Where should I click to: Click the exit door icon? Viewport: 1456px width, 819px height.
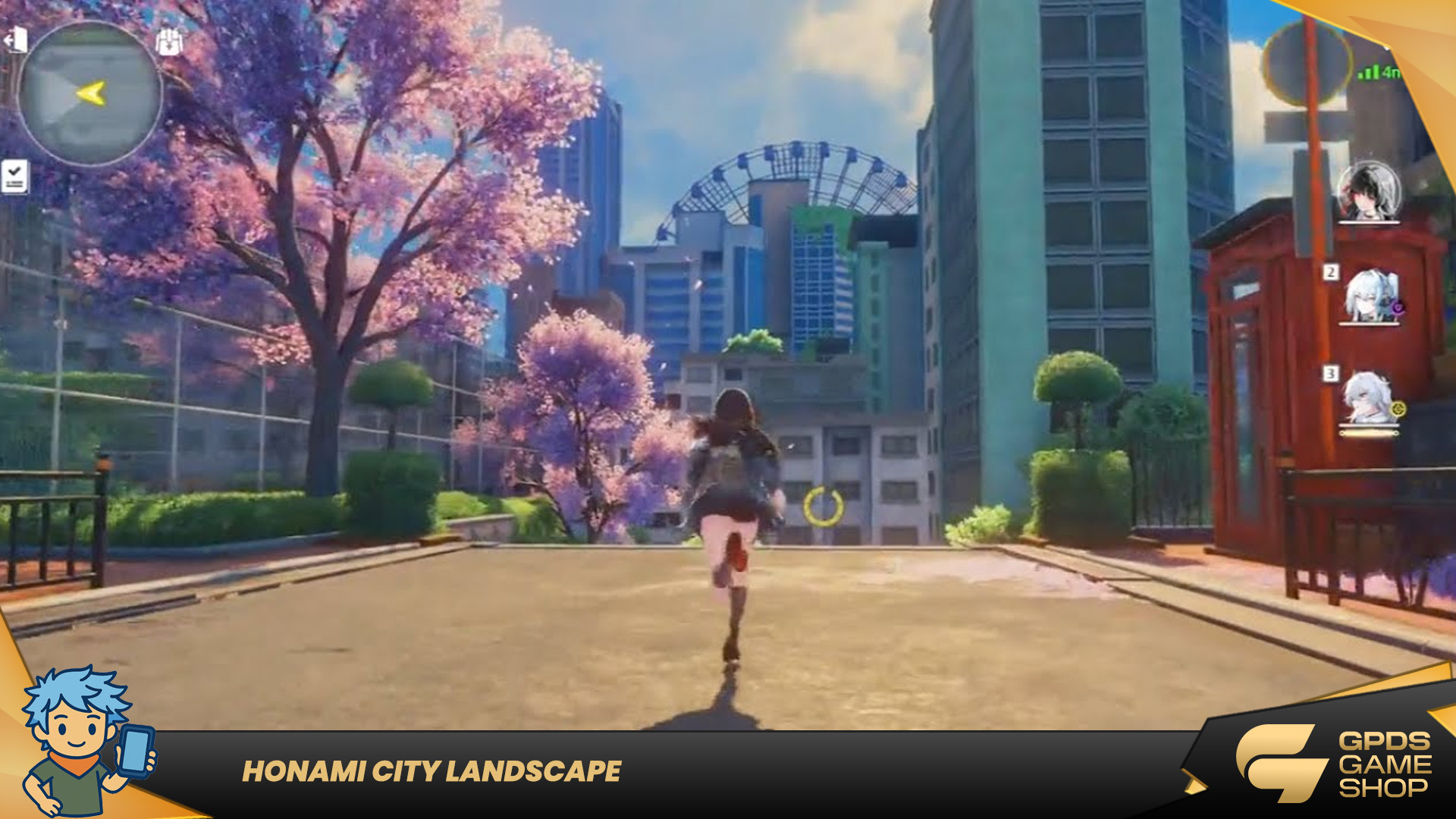(17, 39)
